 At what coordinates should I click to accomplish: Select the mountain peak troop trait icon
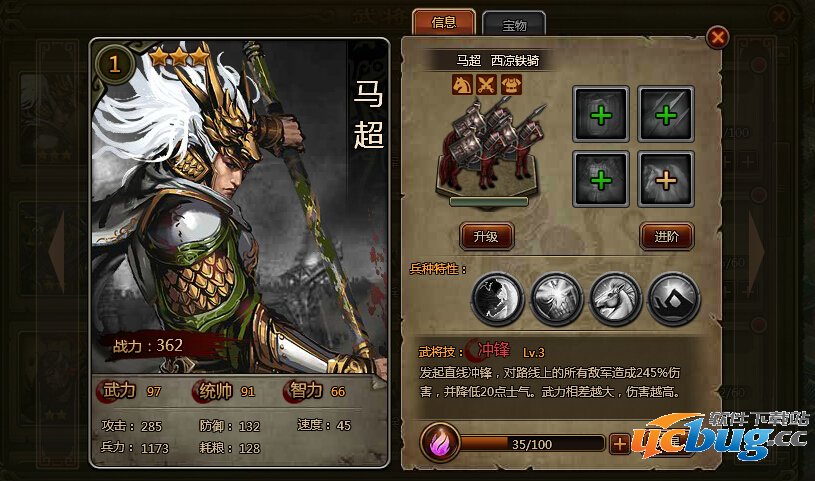click(x=673, y=297)
